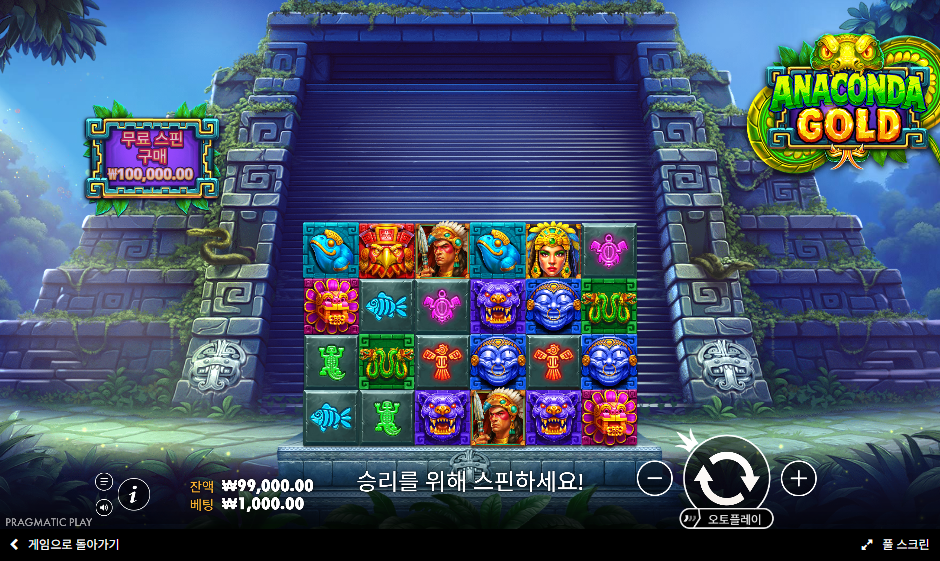Viewport: 940px width, 561px height.
Task: Increase the bet with the plus button
Action: pyautogui.click(x=798, y=479)
